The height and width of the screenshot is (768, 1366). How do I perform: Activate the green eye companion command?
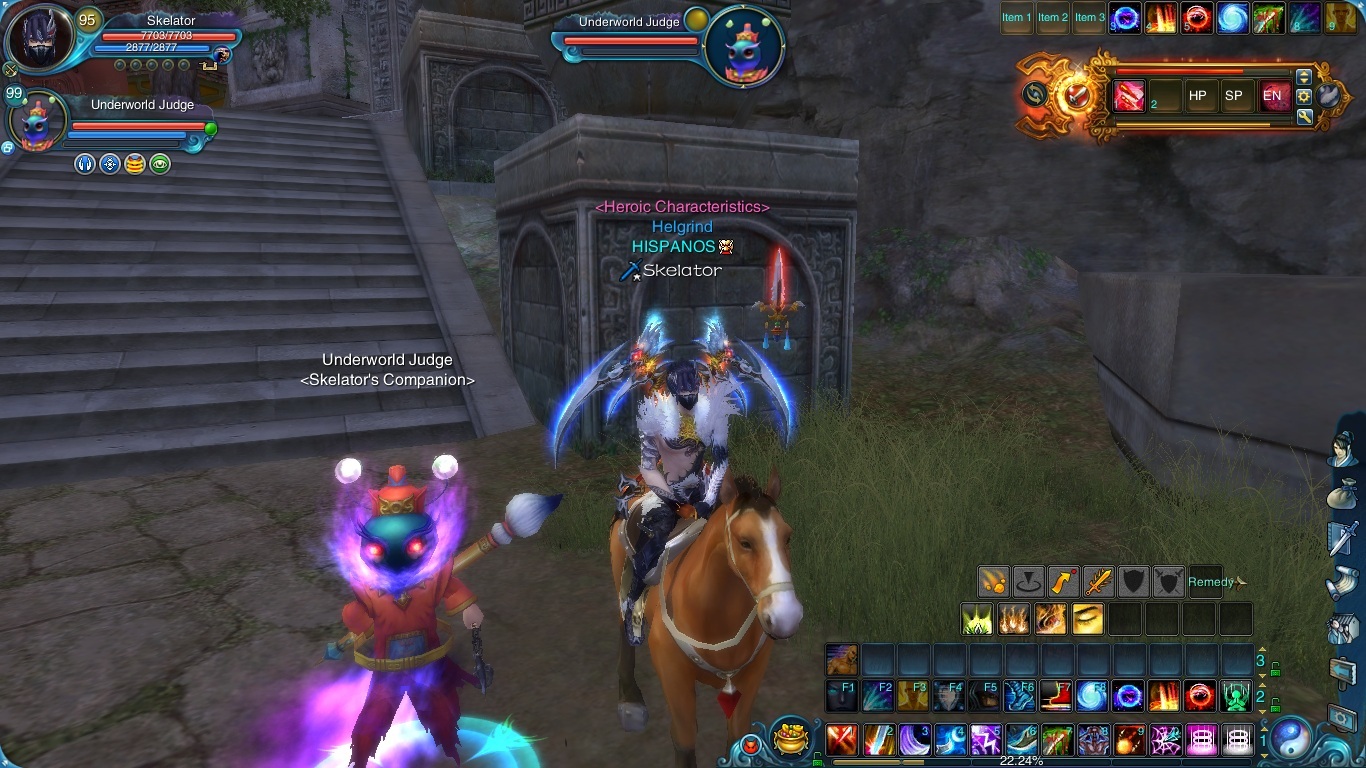(160, 164)
